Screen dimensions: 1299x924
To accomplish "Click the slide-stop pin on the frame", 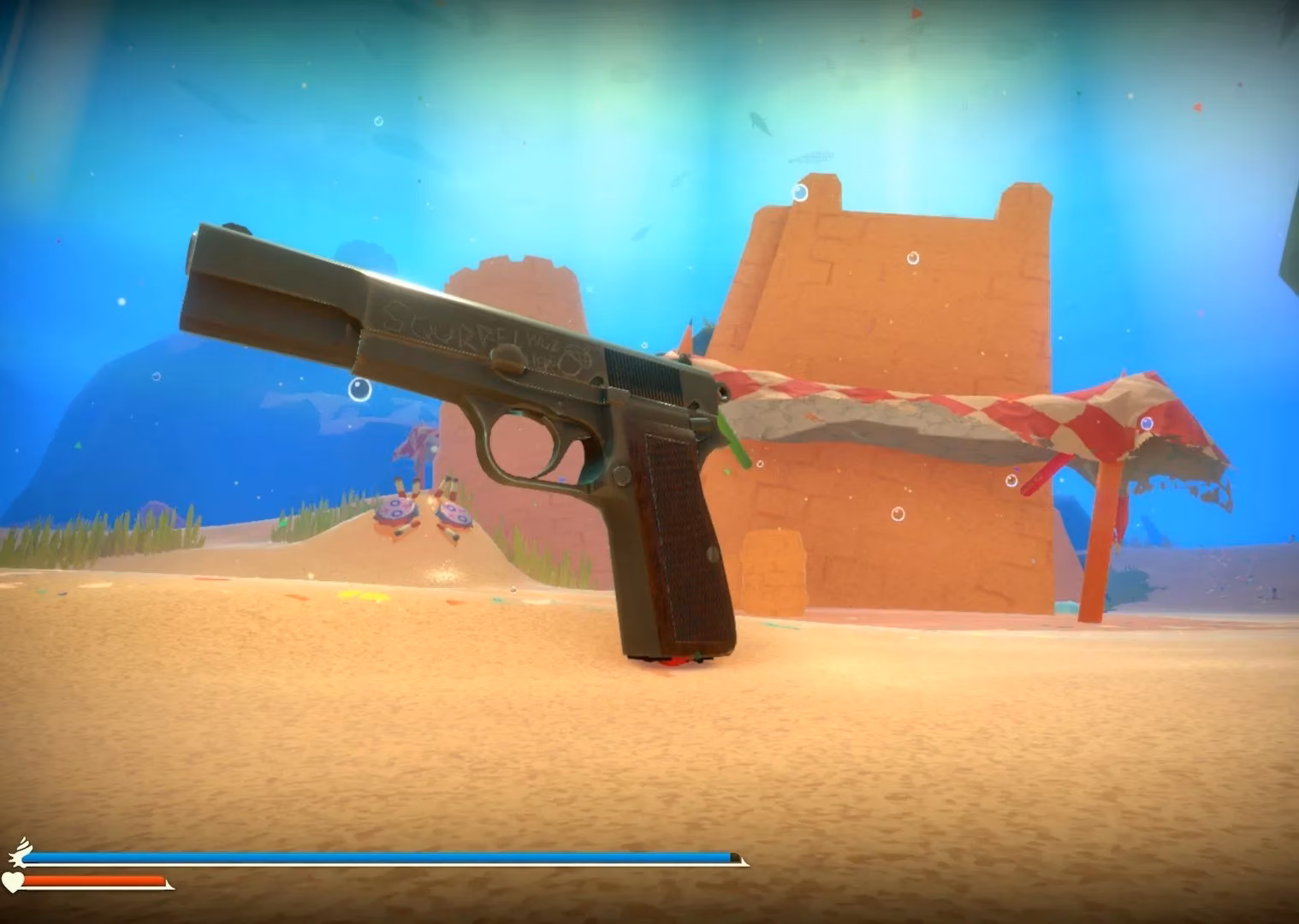I will click(622, 475).
